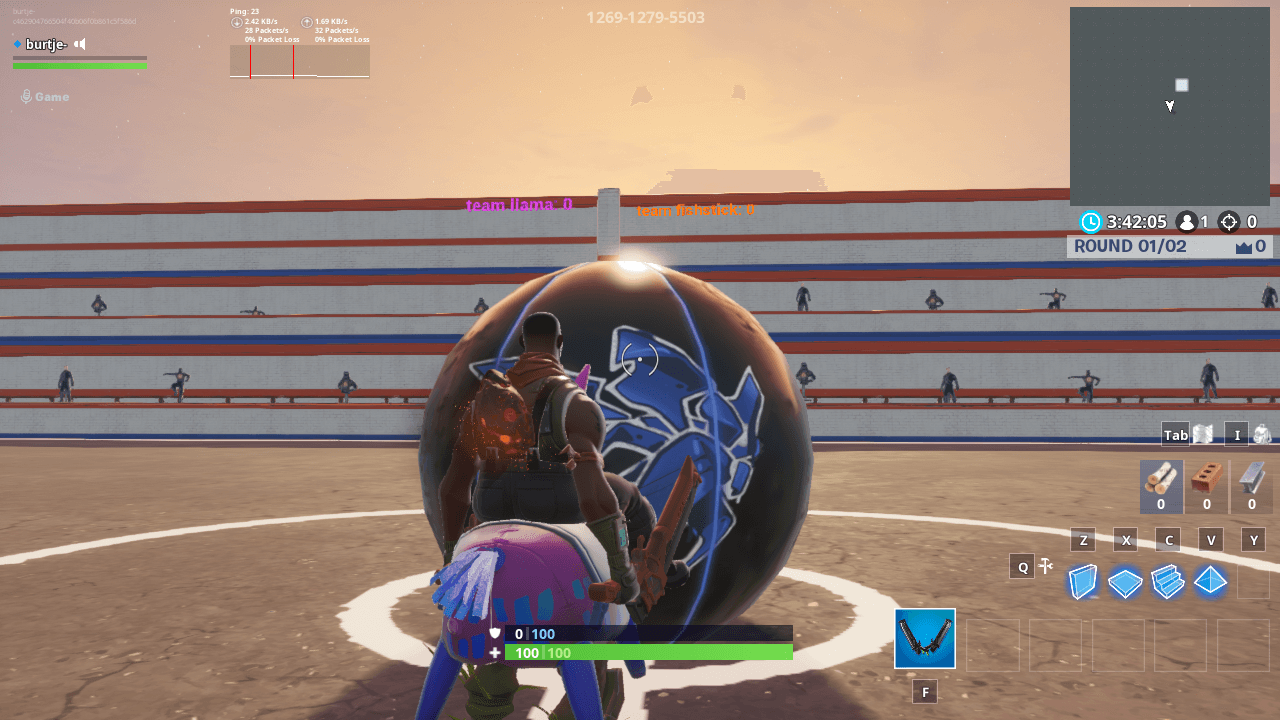
Task: Select the trap slot tool icon
Action: pyautogui.click(x=1045, y=565)
